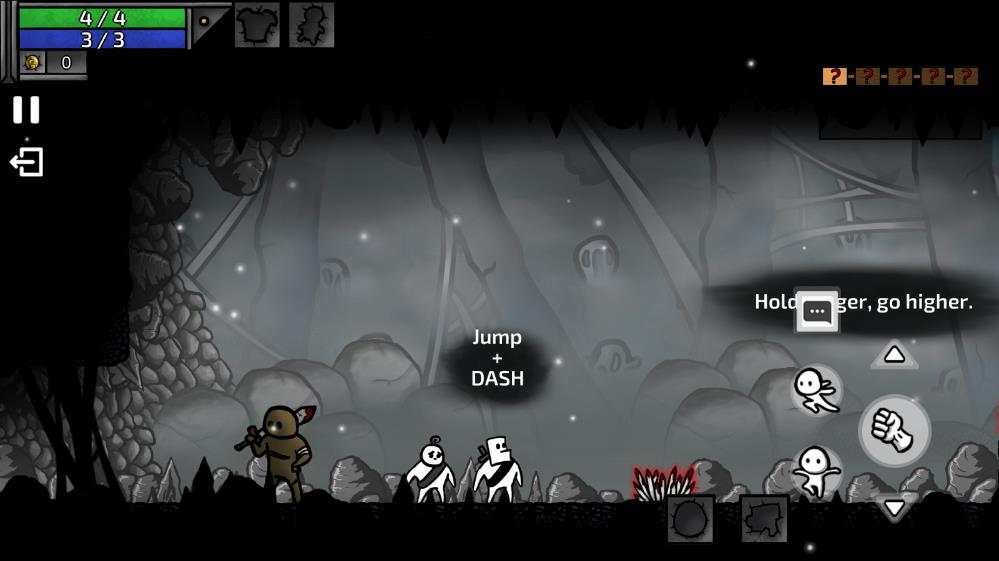
Task: Use the cracked rock item slot
Action: pos(764,520)
